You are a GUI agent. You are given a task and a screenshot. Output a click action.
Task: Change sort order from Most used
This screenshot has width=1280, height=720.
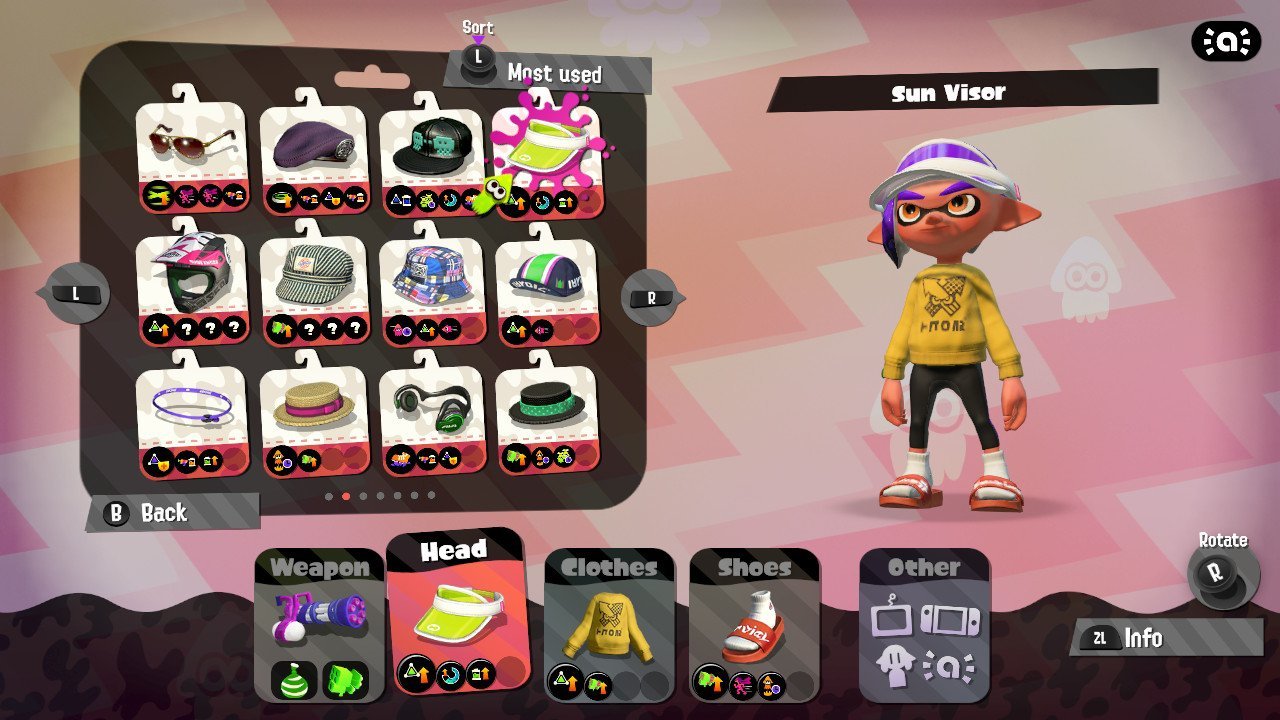(547, 72)
